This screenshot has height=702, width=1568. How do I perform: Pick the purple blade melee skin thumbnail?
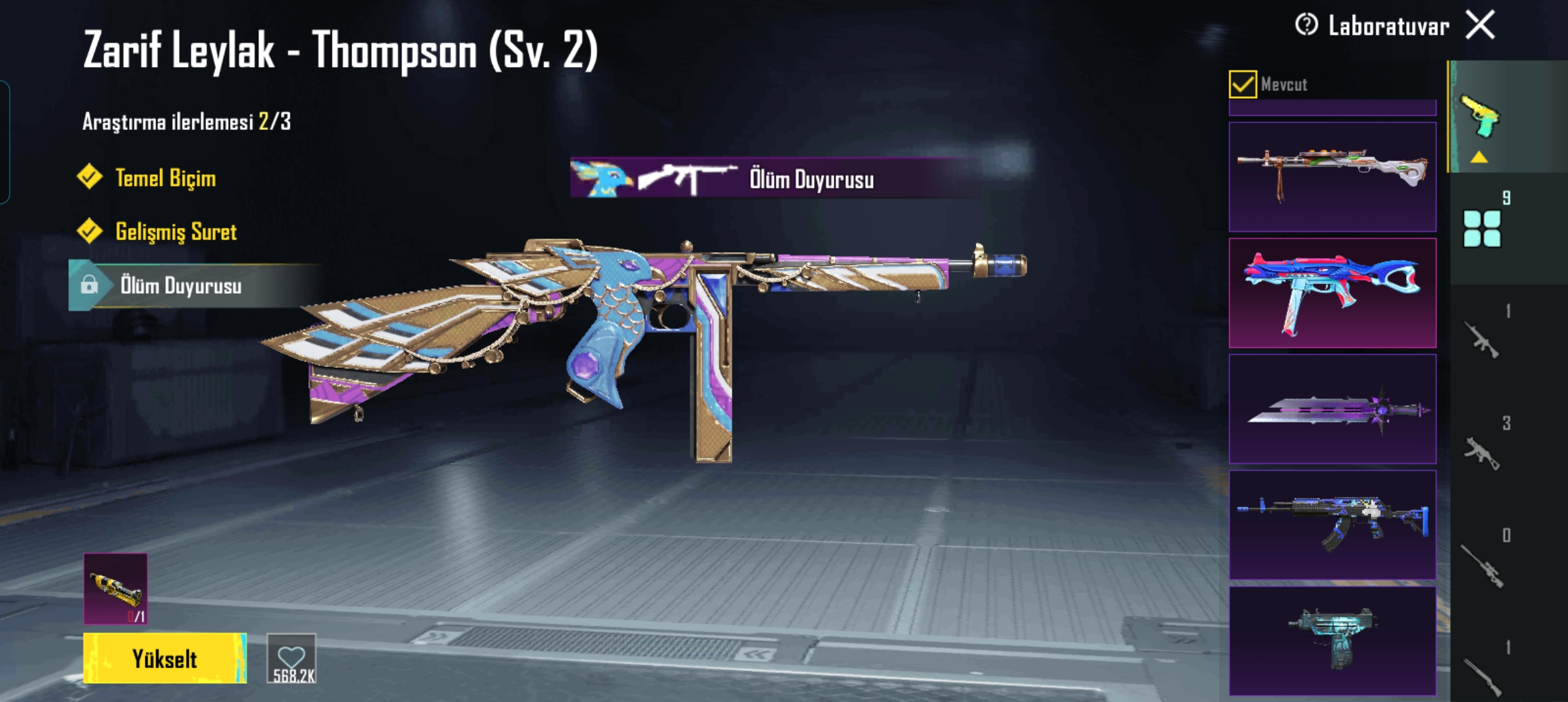pyautogui.click(x=1332, y=409)
